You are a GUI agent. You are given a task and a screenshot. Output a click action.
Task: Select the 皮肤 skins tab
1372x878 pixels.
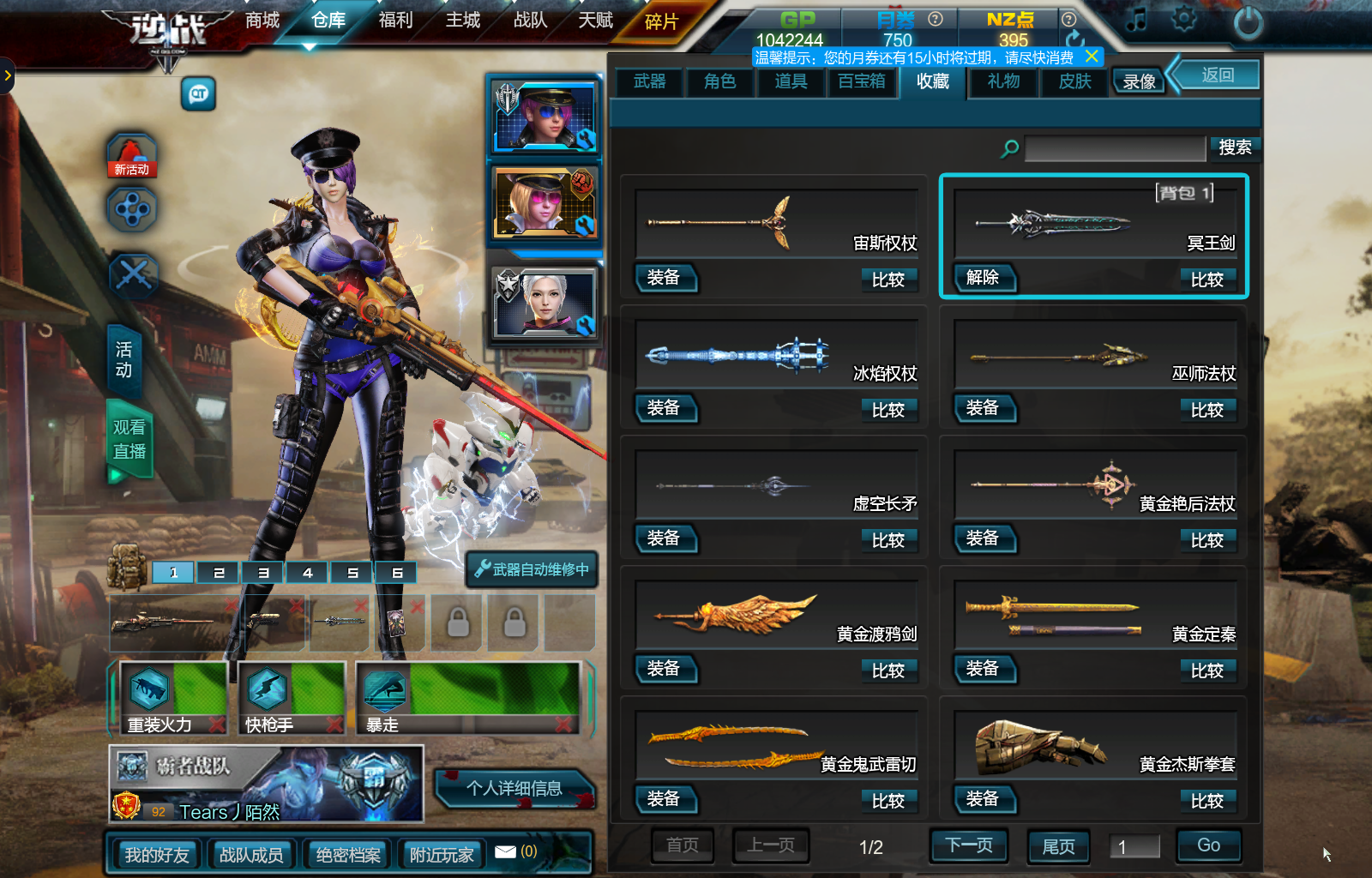pyautogui.click(x=1074, y=81)
